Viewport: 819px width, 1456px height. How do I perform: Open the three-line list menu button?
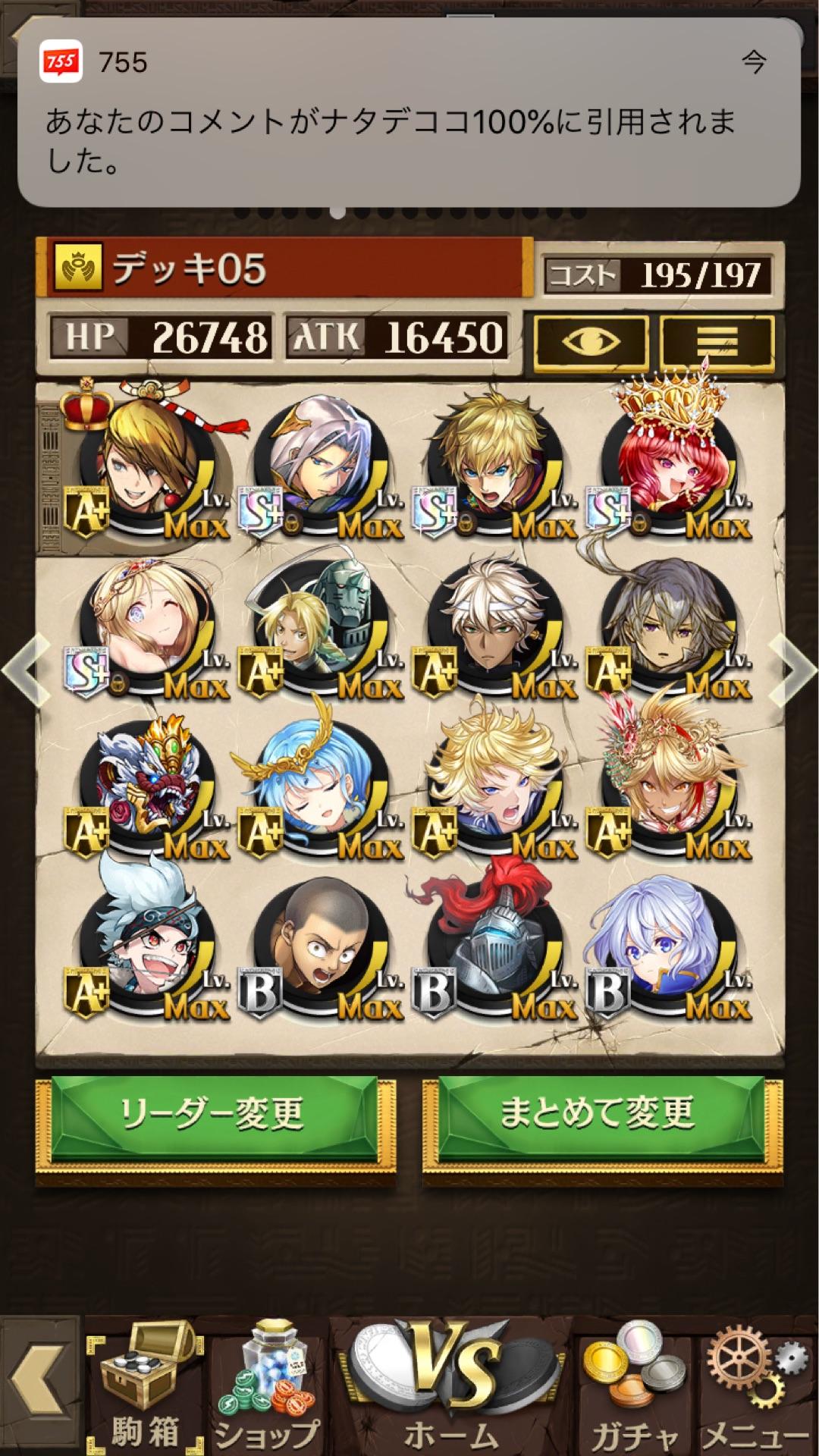click(717, 342)
